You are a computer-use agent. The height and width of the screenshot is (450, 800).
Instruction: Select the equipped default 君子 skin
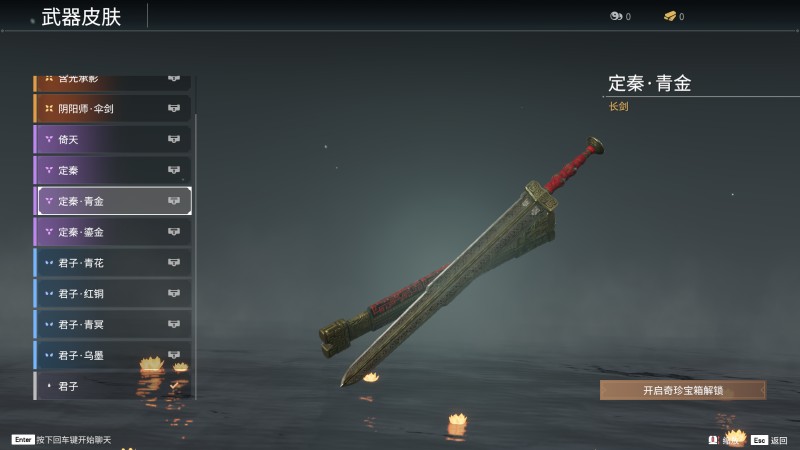[112, 385]
